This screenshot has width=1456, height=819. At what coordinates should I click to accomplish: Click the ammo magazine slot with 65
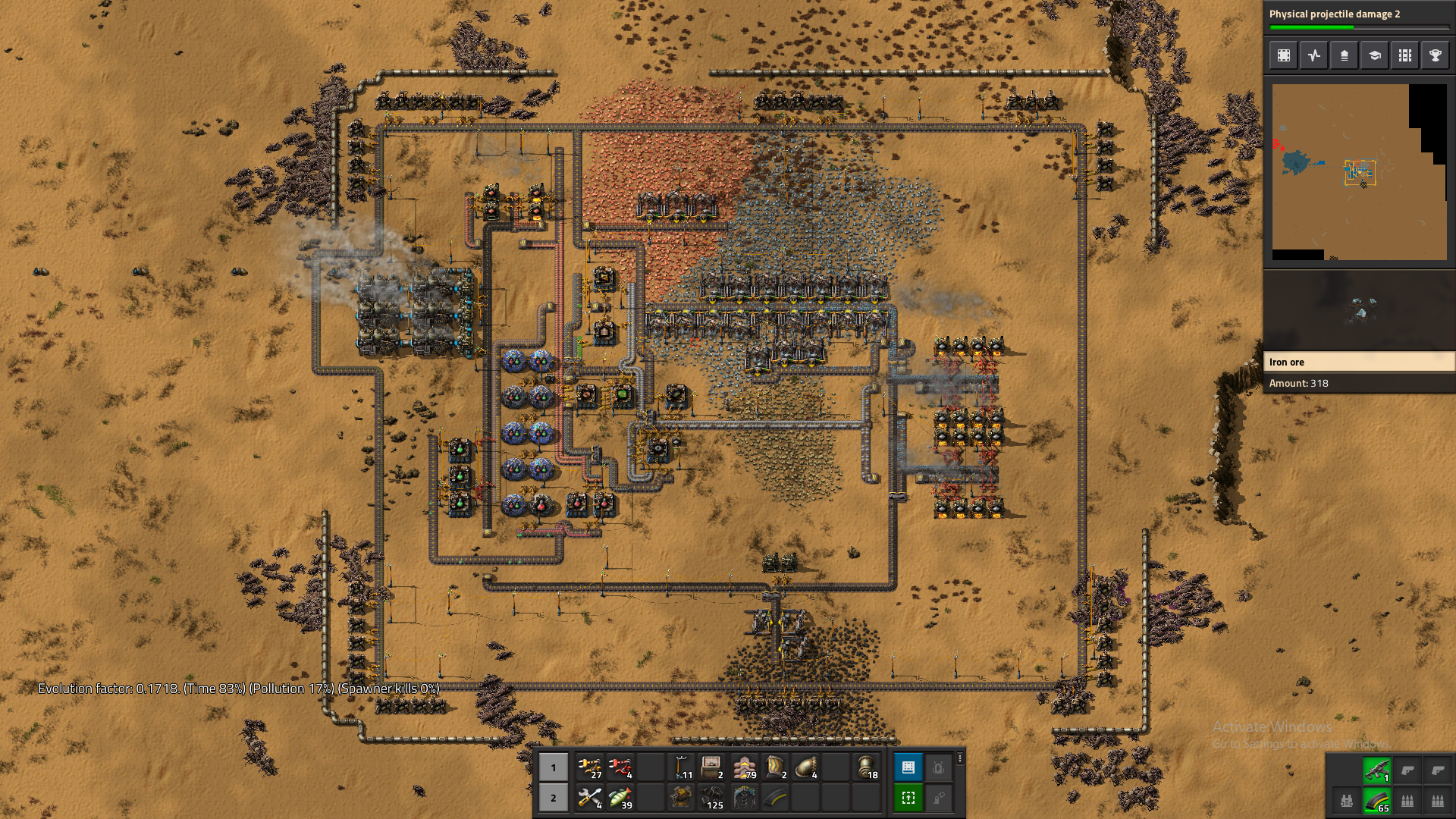tap(1377, 801)
